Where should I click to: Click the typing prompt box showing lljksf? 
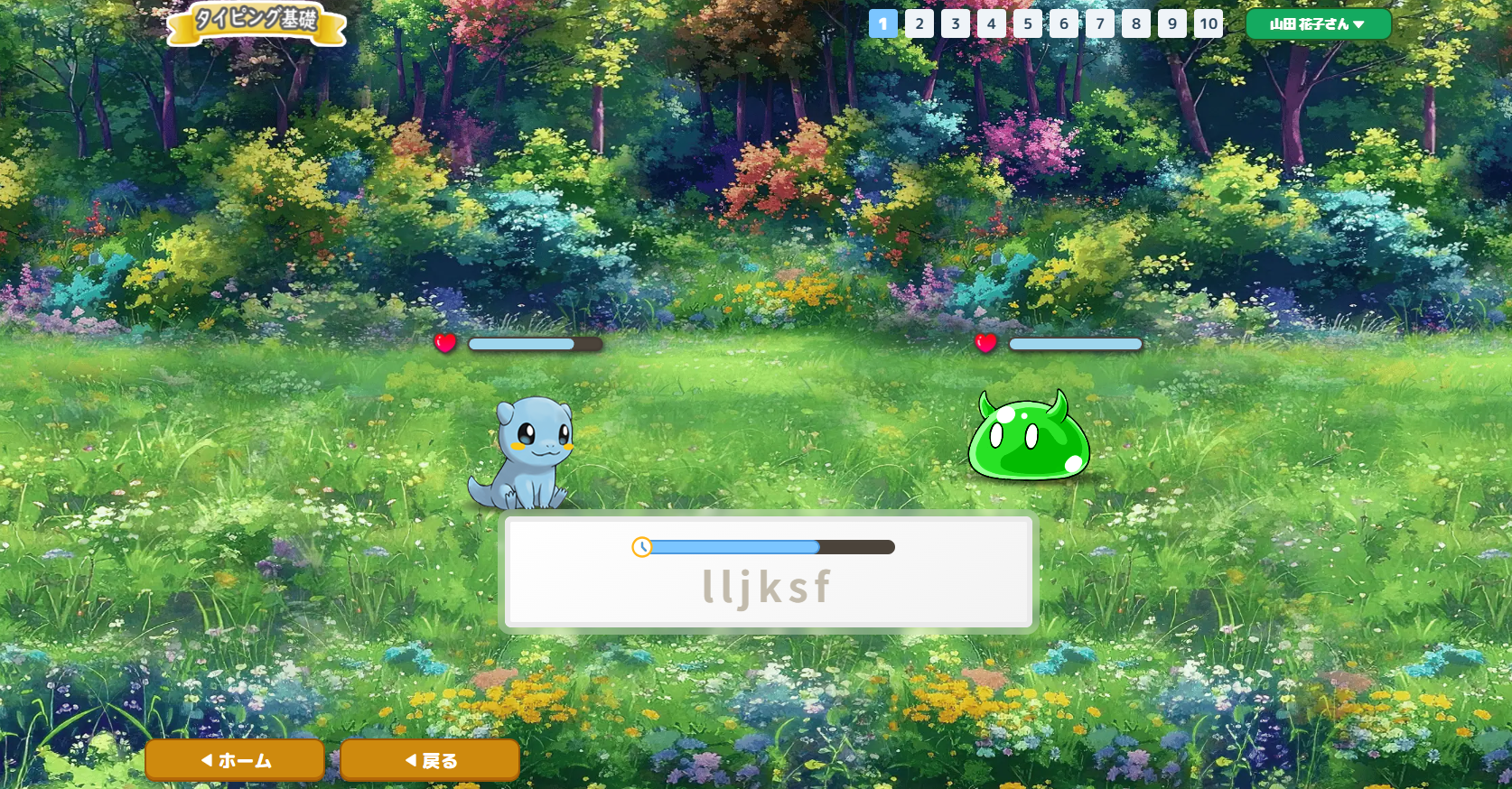[768, 585]
